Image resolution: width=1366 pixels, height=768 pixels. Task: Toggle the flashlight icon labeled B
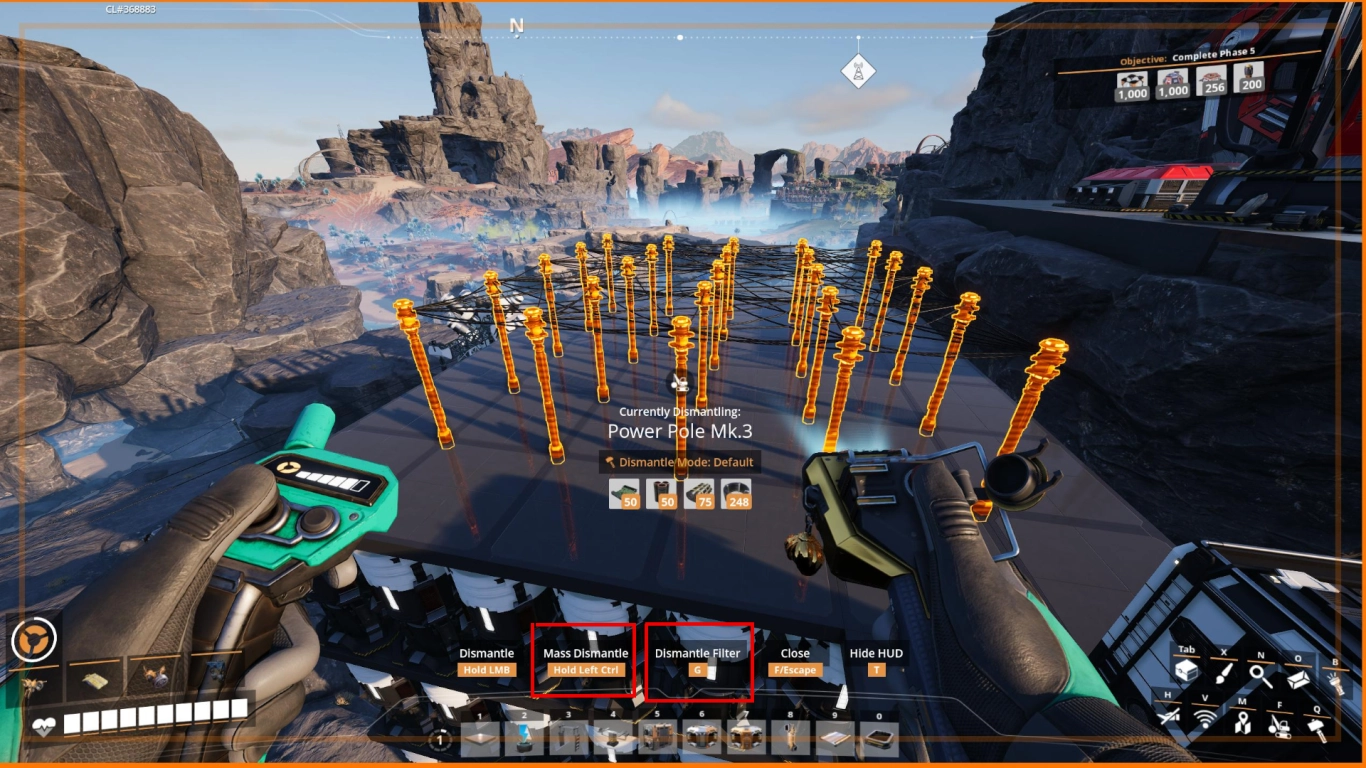click(1334, 681)
